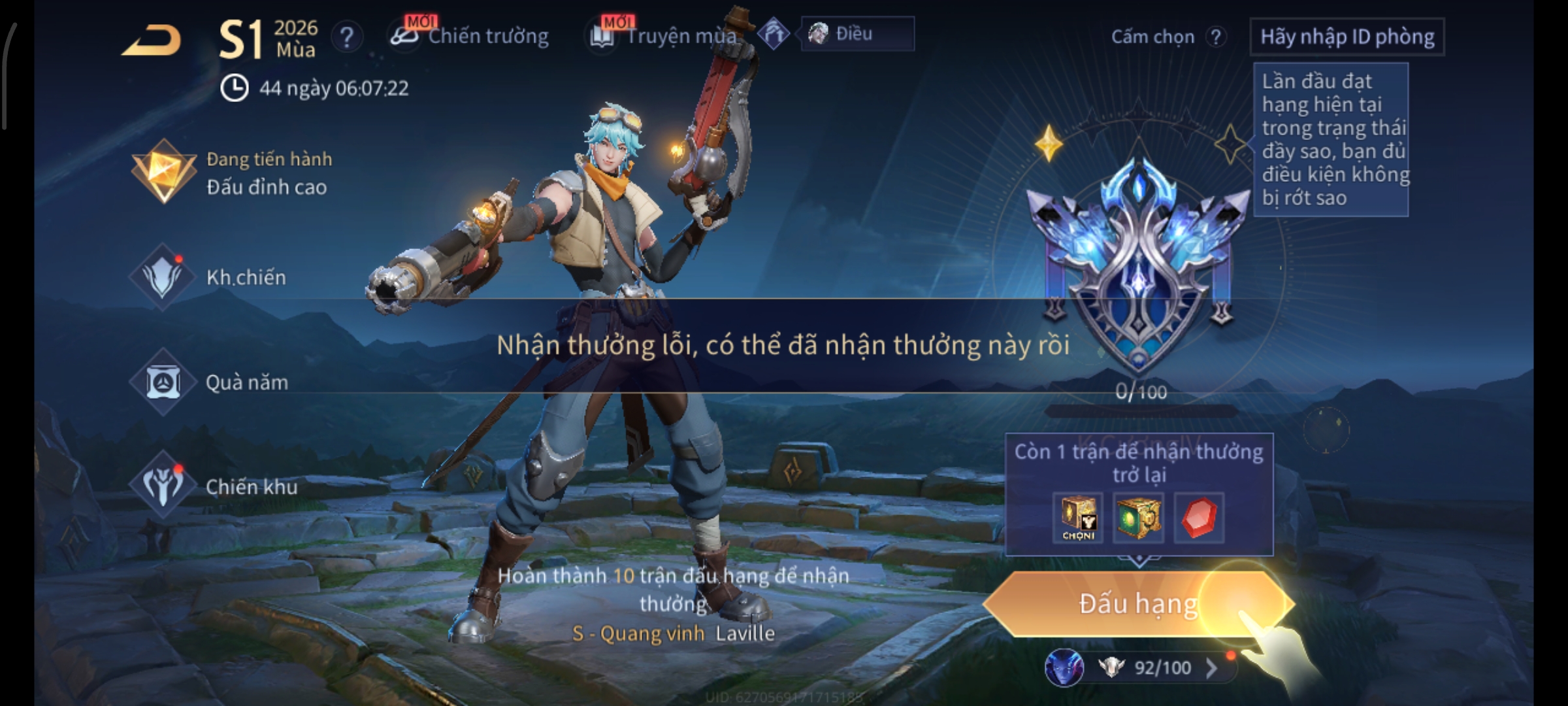
Task: Inspect the red ruby reward
Action: (1199, 518)
